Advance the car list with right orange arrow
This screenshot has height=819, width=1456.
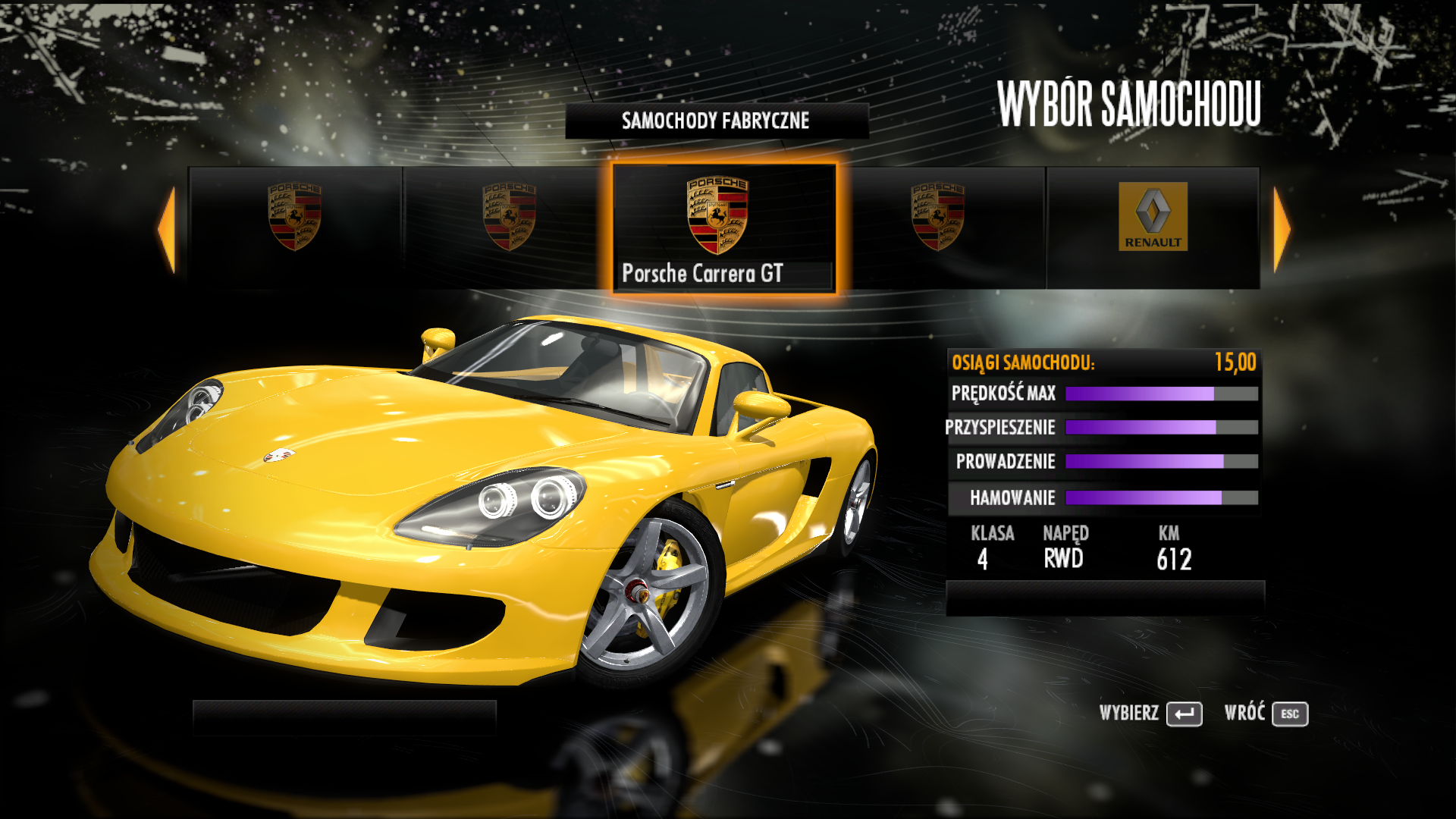1281,229
